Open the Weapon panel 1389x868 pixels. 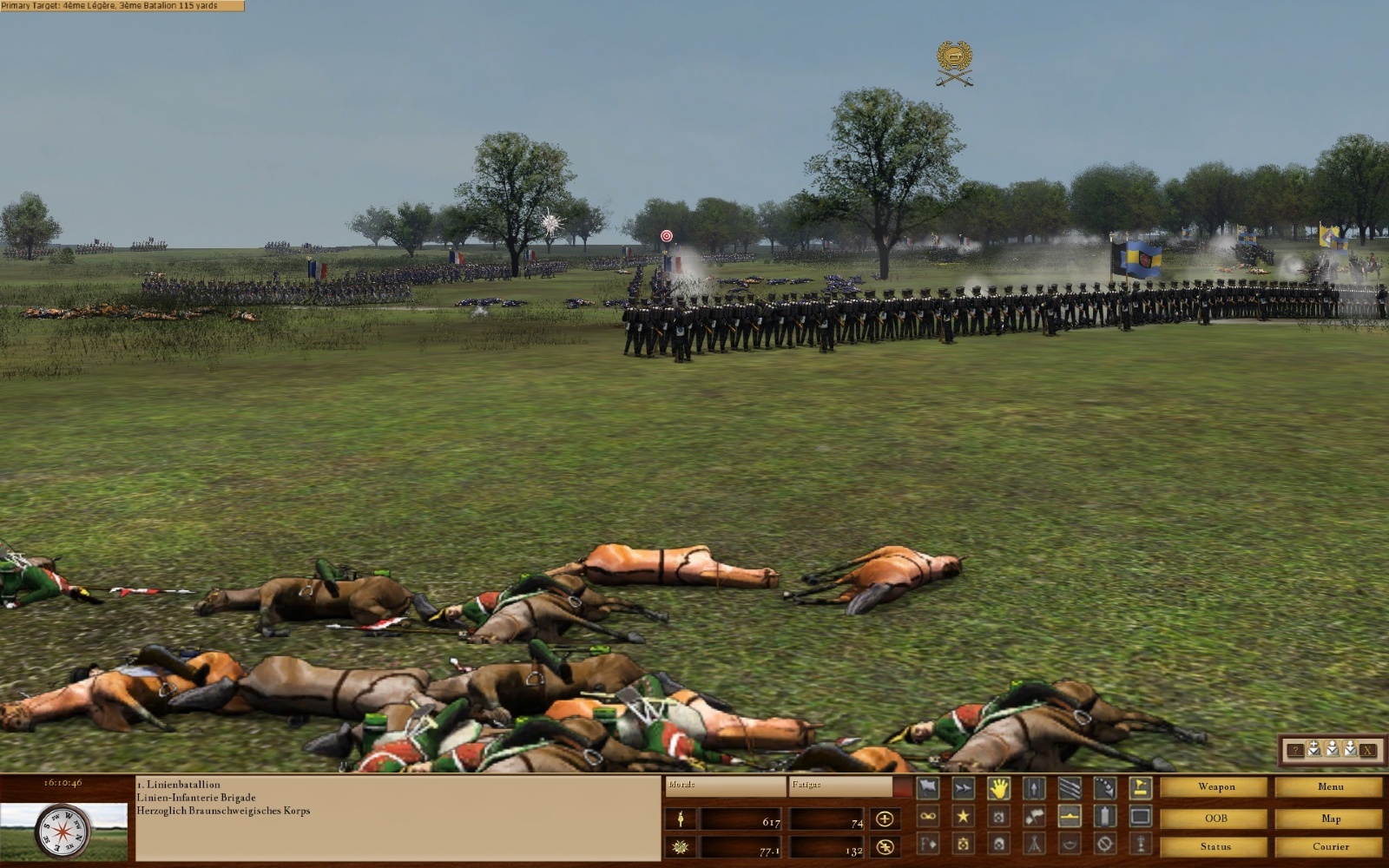[x=1215, y=787]
